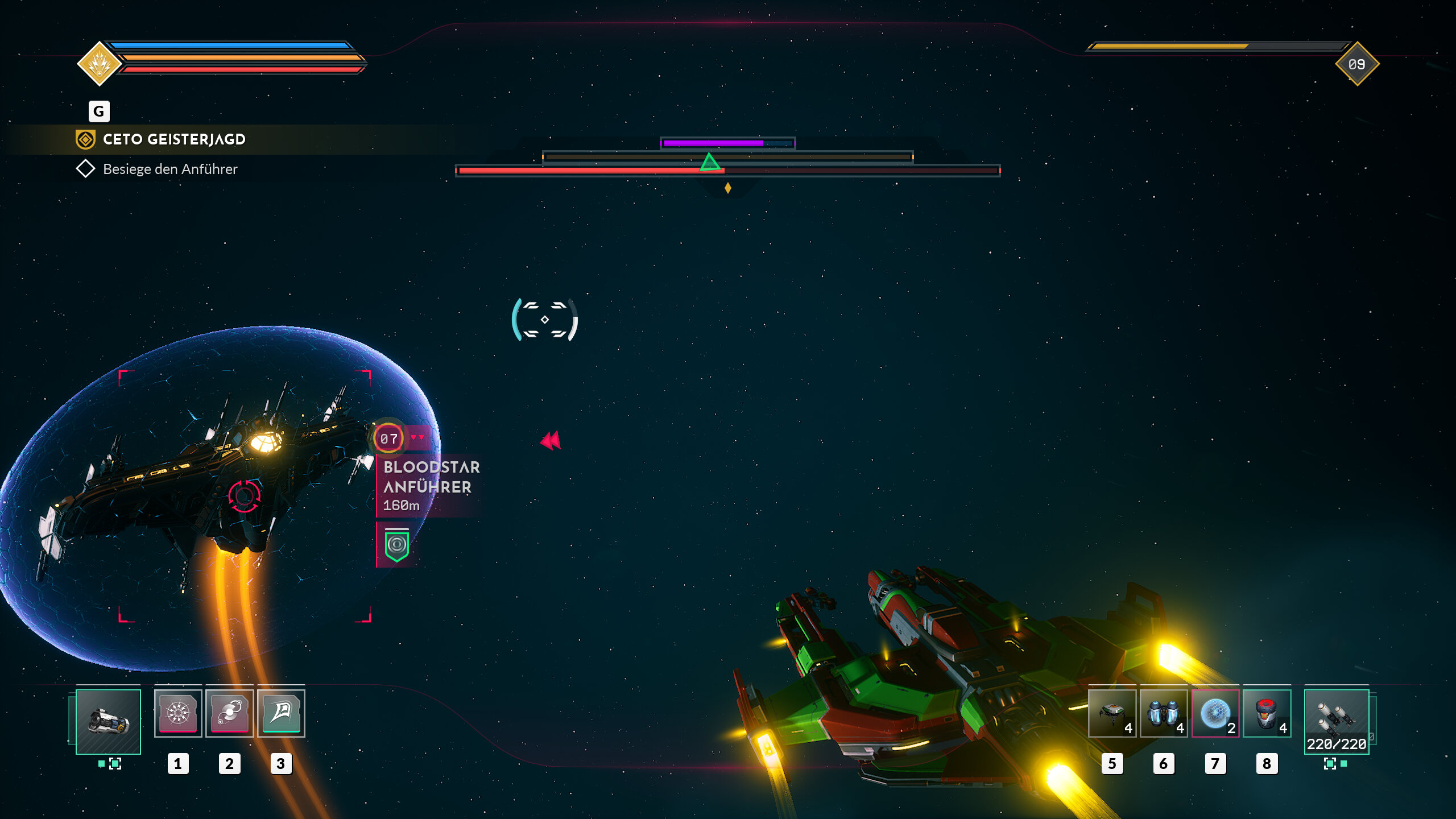
Task: Select the primary weapon cannon slot
Action: coord(108,721)
